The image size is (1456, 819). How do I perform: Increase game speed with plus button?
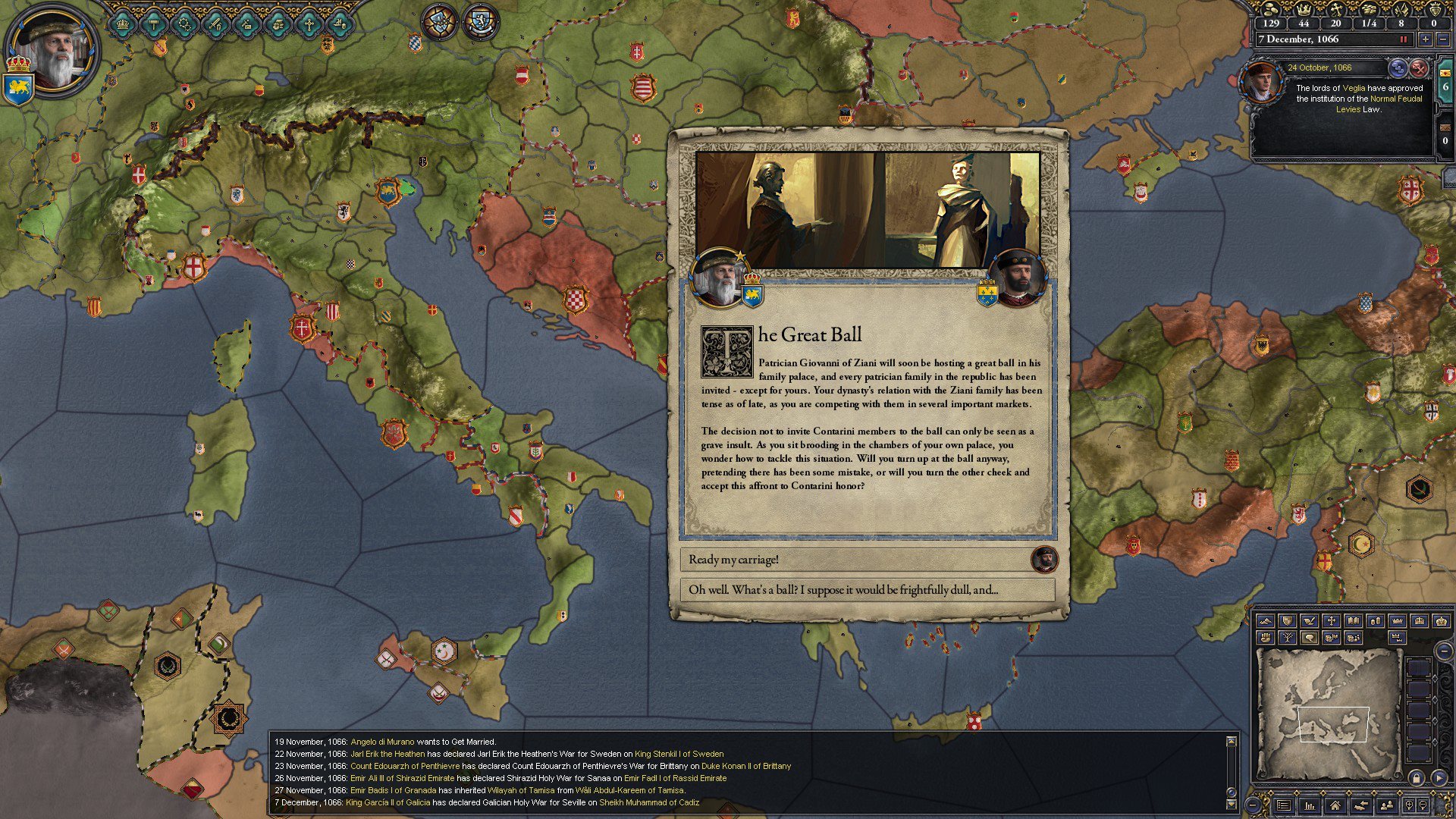1426,39
